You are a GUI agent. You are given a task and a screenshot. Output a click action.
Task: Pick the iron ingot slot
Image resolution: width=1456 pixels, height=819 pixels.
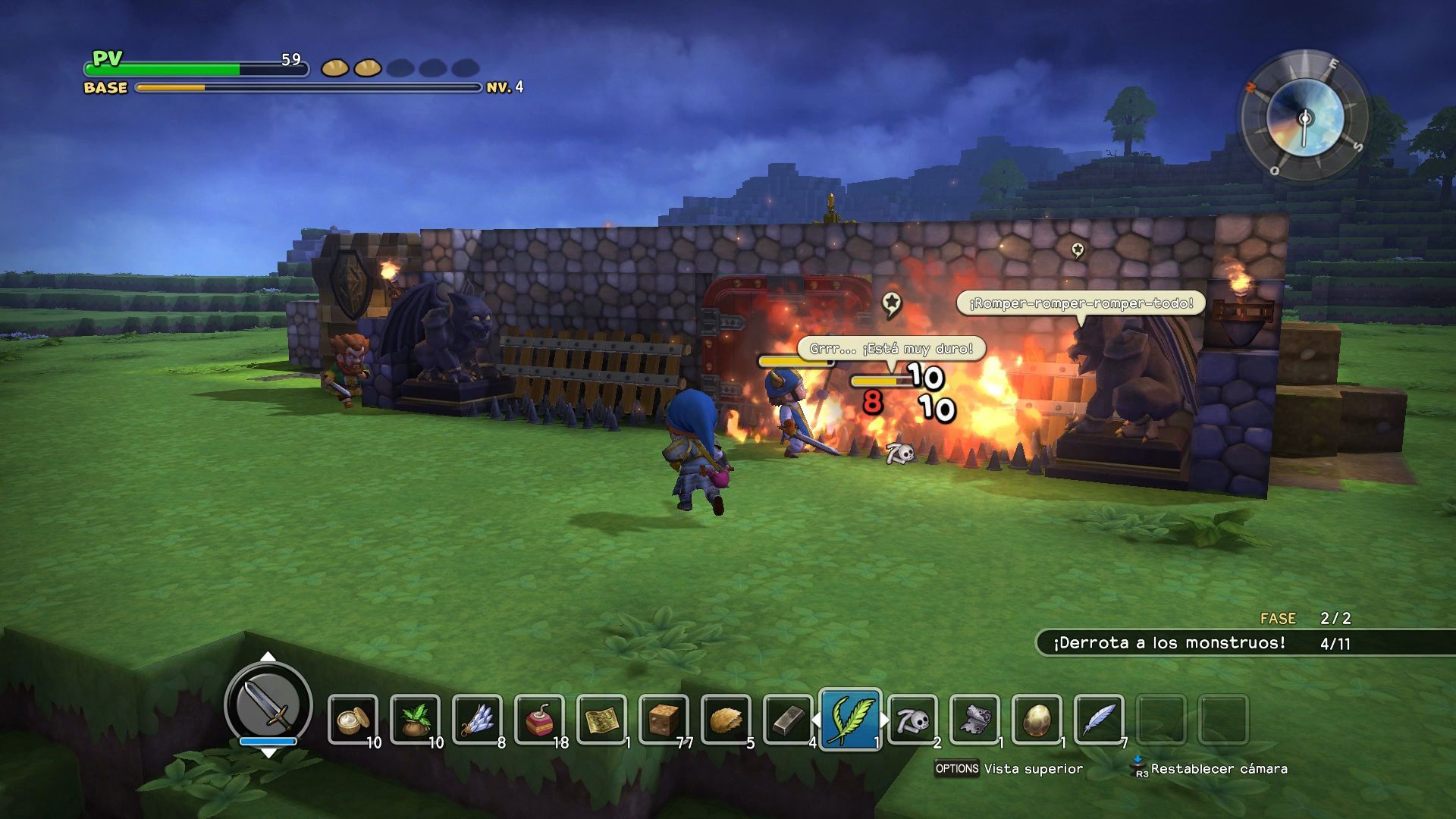point(789,719)
